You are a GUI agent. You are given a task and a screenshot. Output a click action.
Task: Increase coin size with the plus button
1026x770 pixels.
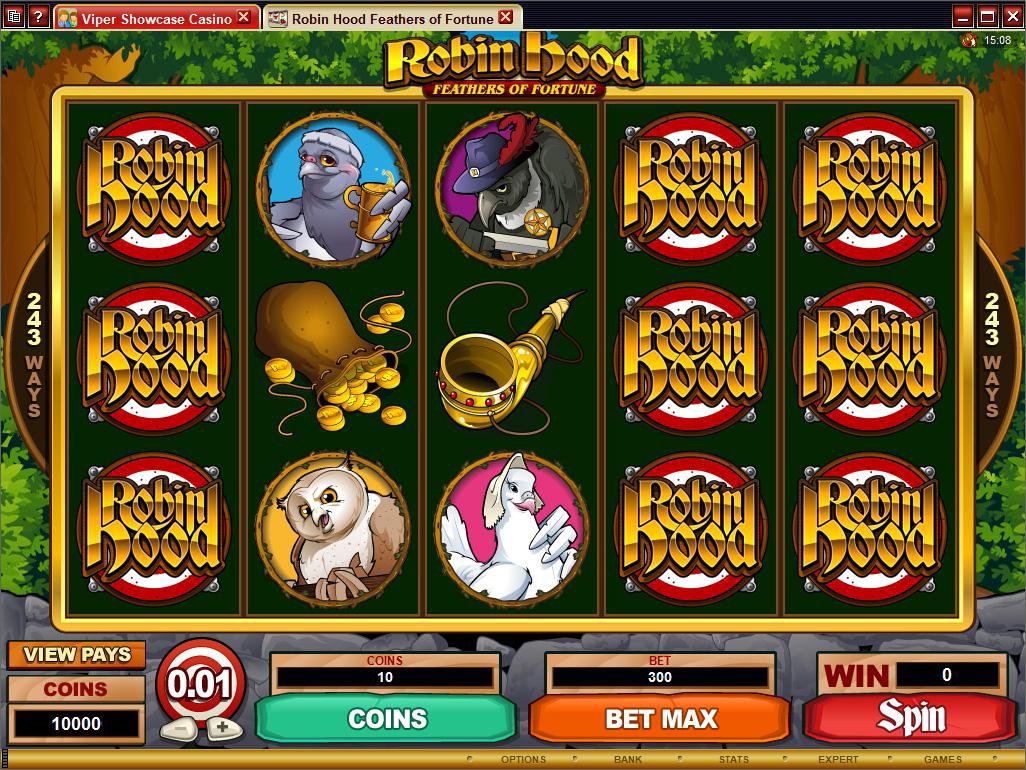pos(222,728)
